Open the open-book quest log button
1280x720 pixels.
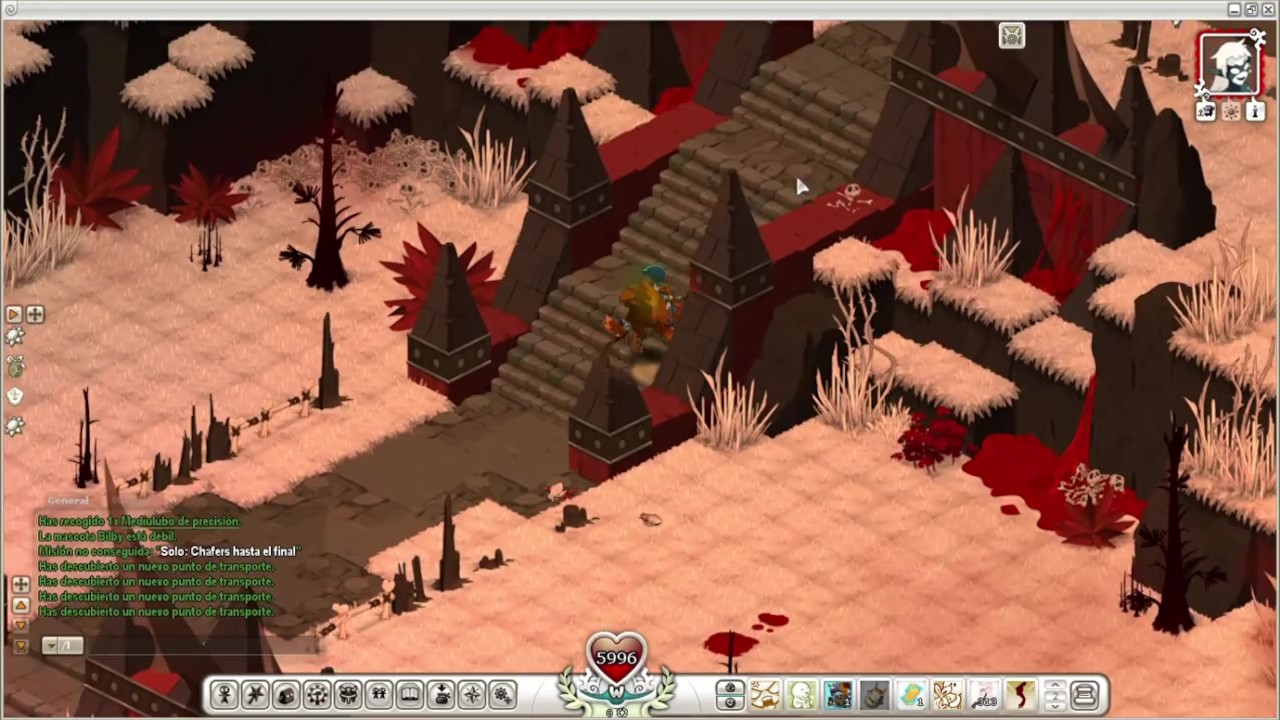410,695
